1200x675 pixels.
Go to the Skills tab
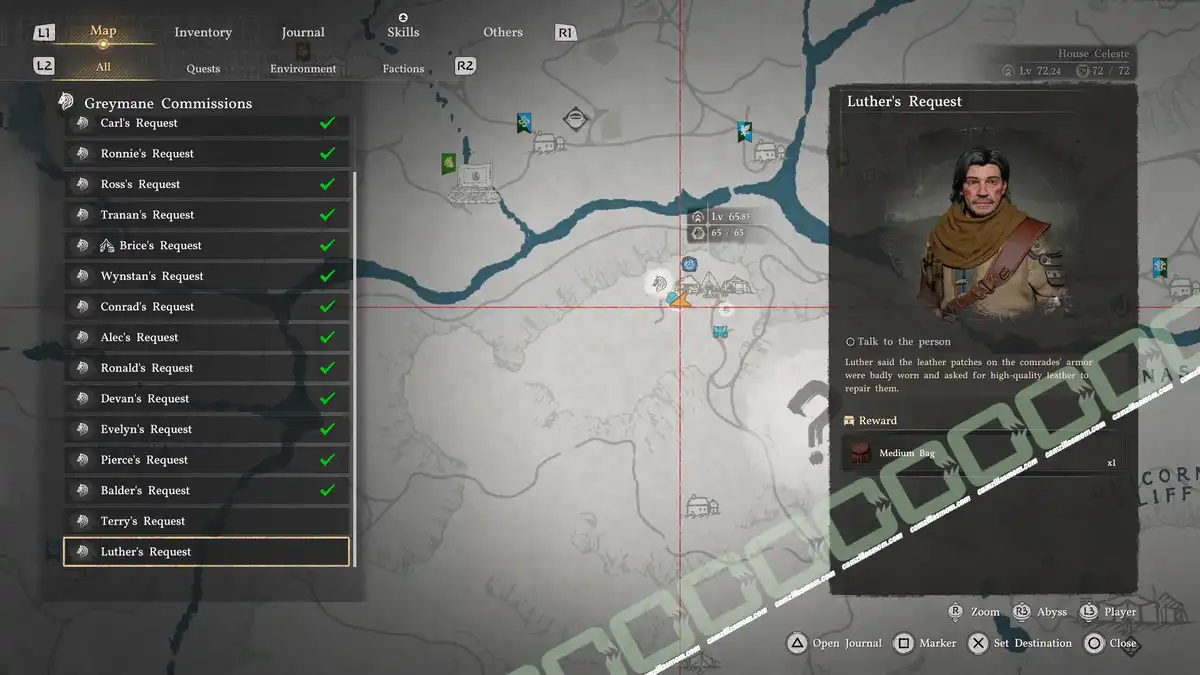403,32
